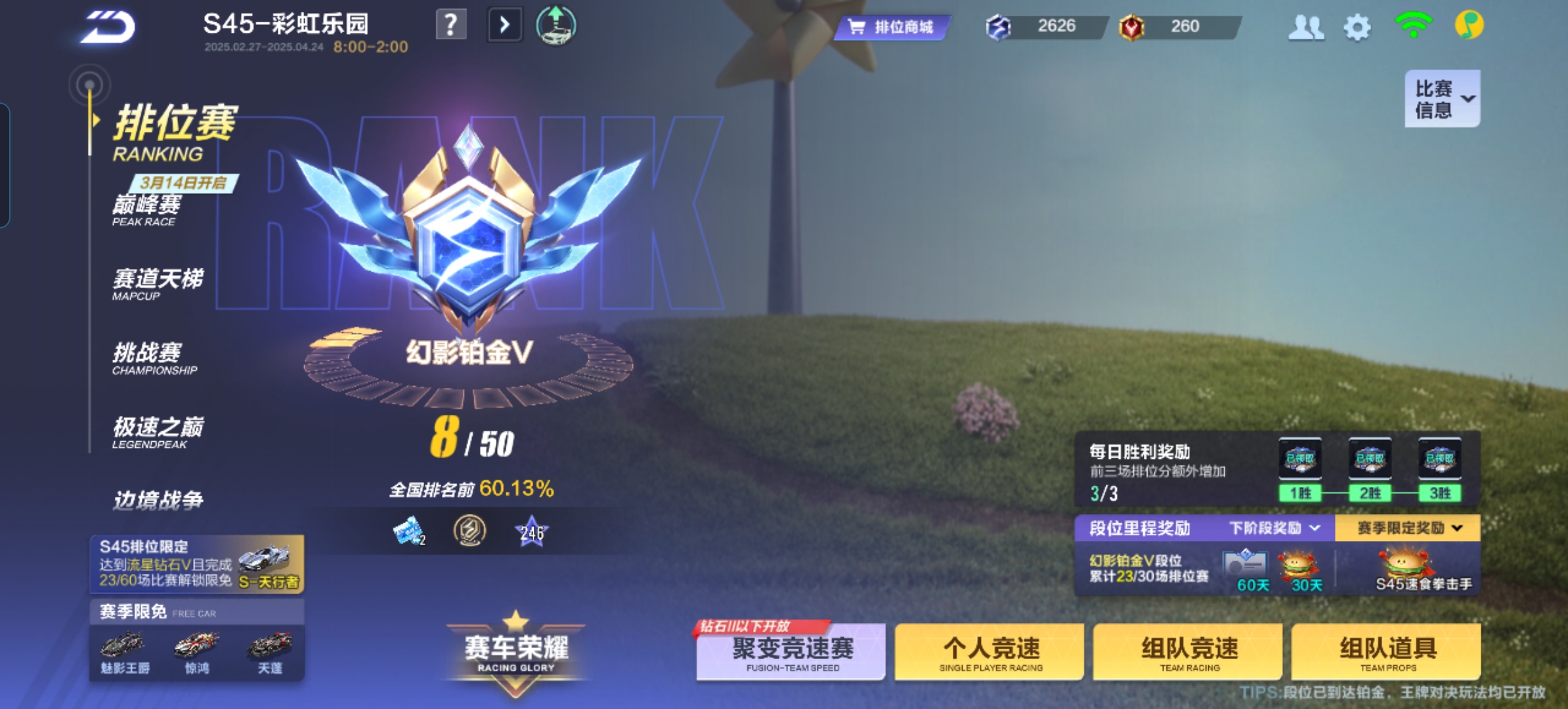Viewport: 1568px width, 709px height.
Task: Start 个人竞速 single player racing
Action: click(990, 652)
